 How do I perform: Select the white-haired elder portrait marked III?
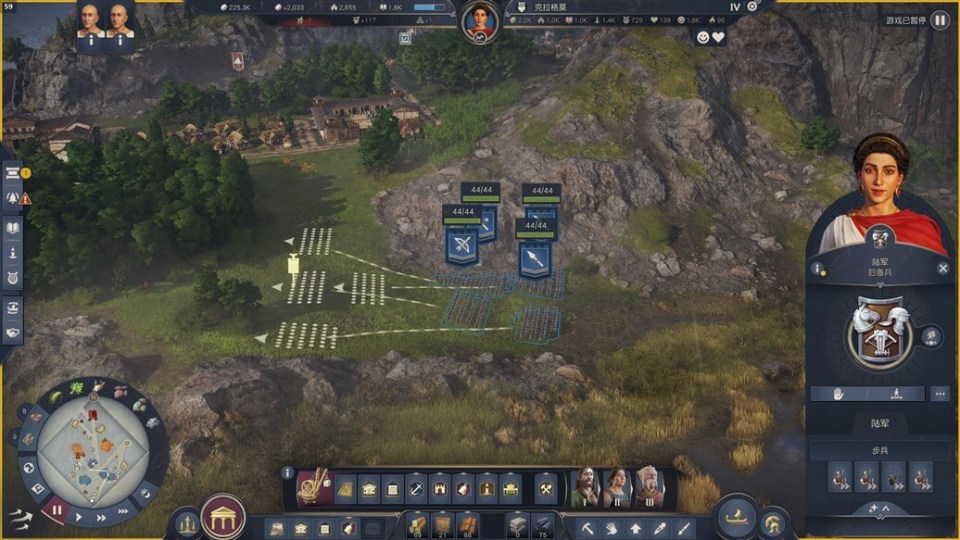(x=649, y=488)
